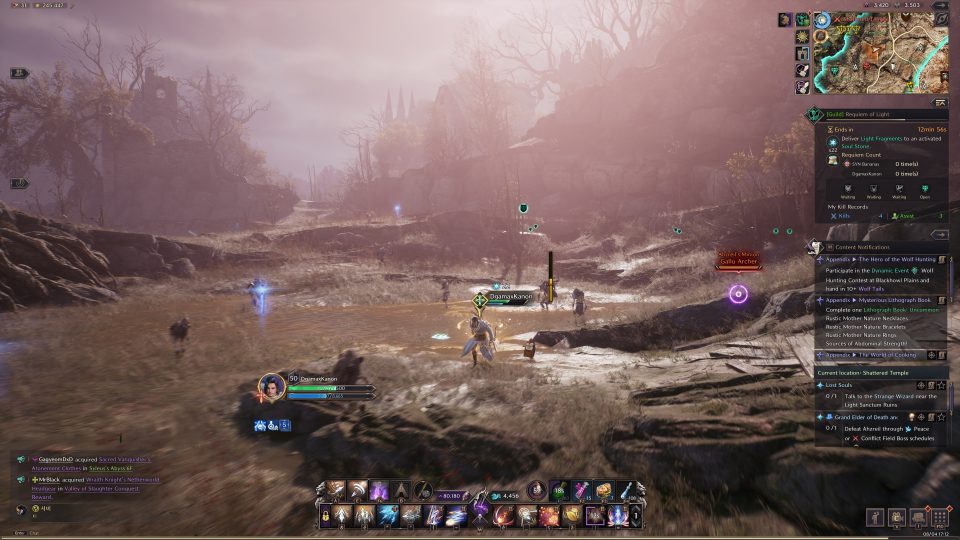This screenshot has height=540, width=960.
Task: Use the green potion in the quick slot
Action: [x=559, y=490]
